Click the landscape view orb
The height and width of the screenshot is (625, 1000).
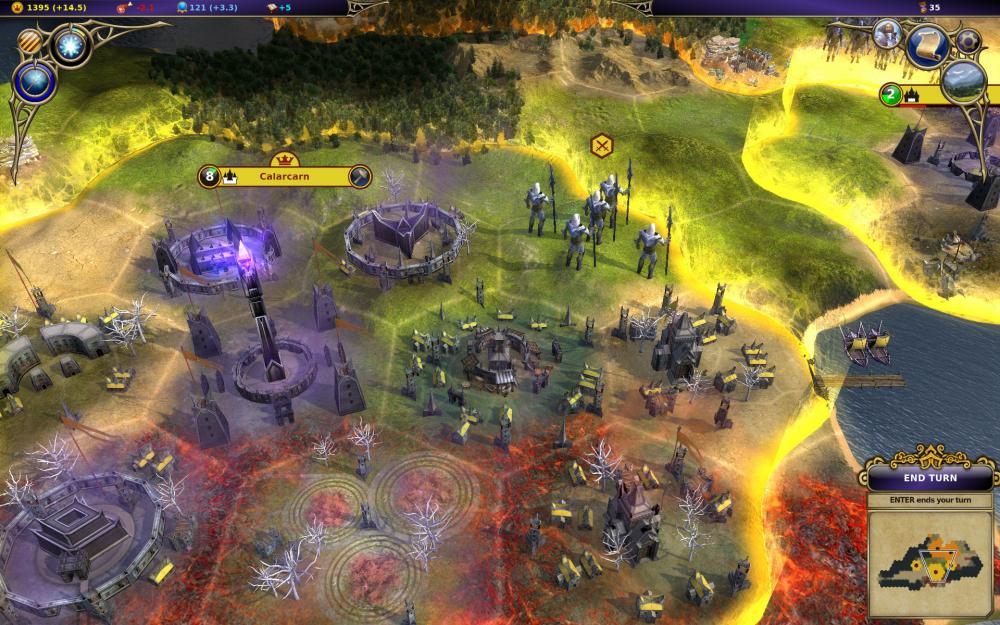point(964,82)
